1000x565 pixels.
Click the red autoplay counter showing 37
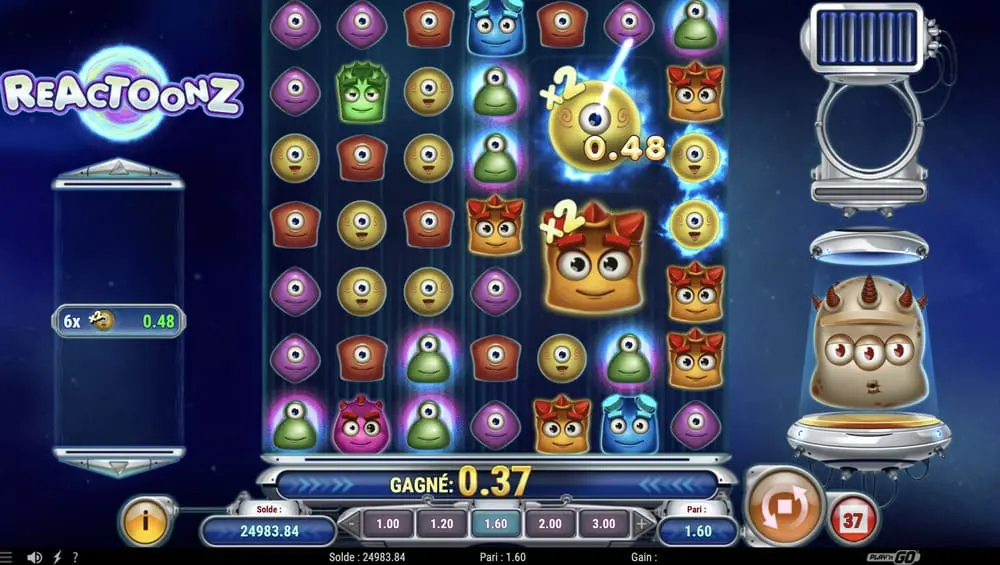coord(852,519)
